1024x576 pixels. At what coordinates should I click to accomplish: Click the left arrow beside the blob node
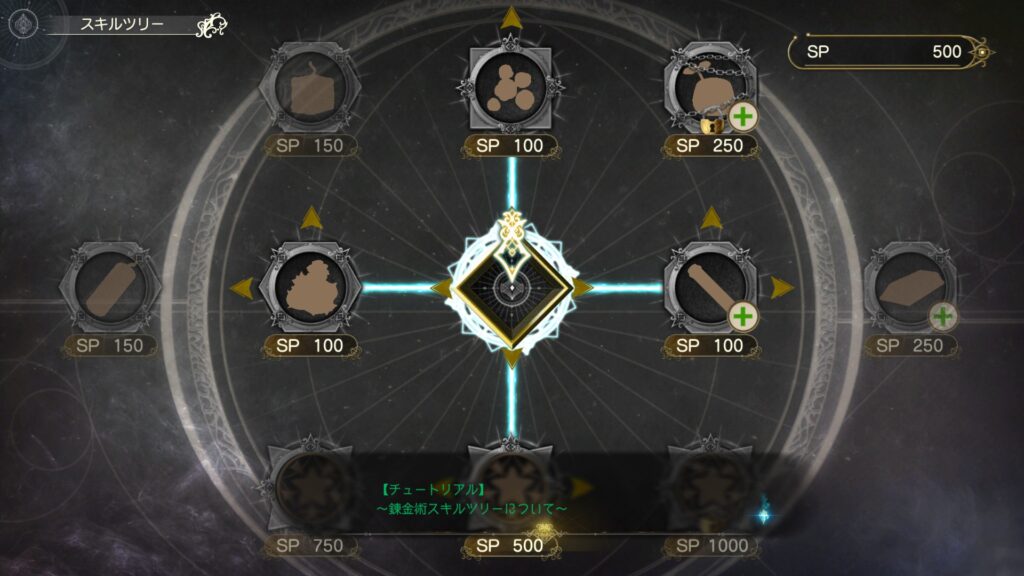(240, 288)
